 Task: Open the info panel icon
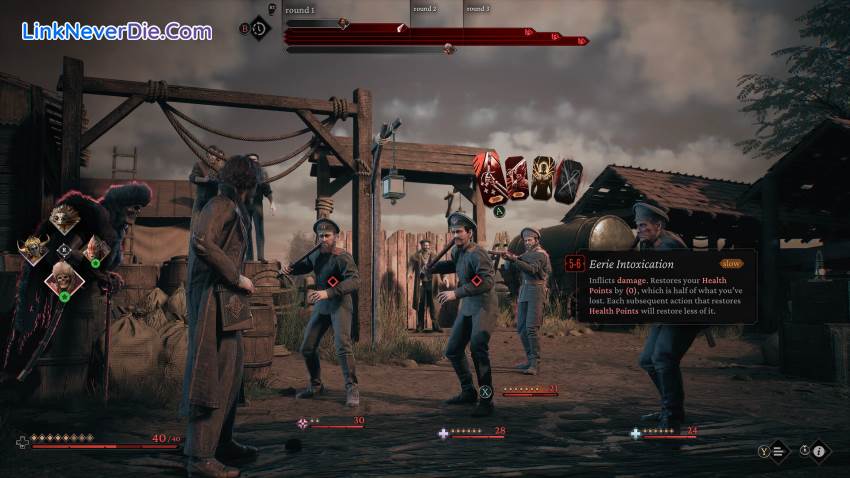tap(818, 452)
